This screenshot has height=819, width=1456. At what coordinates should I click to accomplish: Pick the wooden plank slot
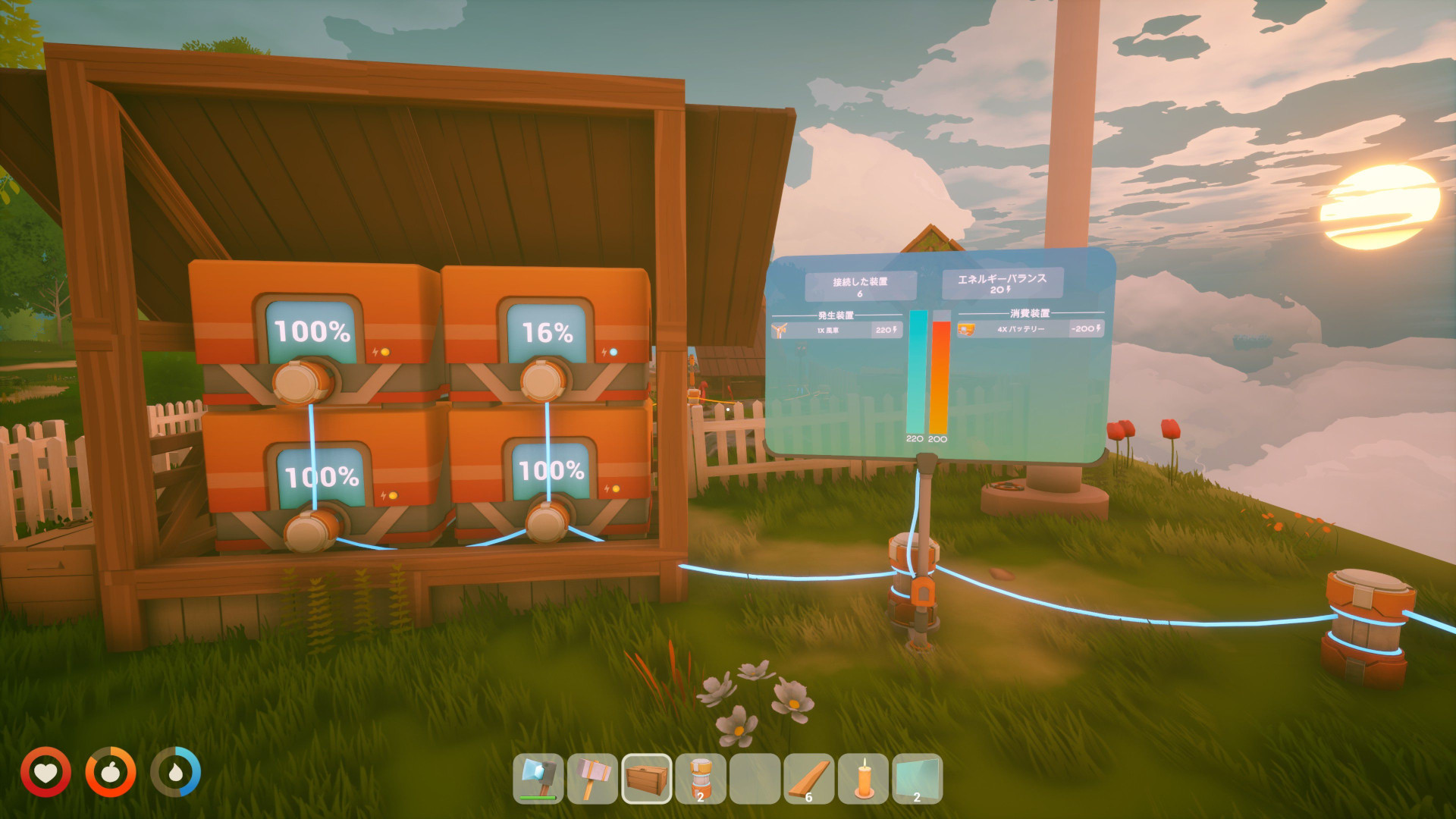(x=809, y=778)
